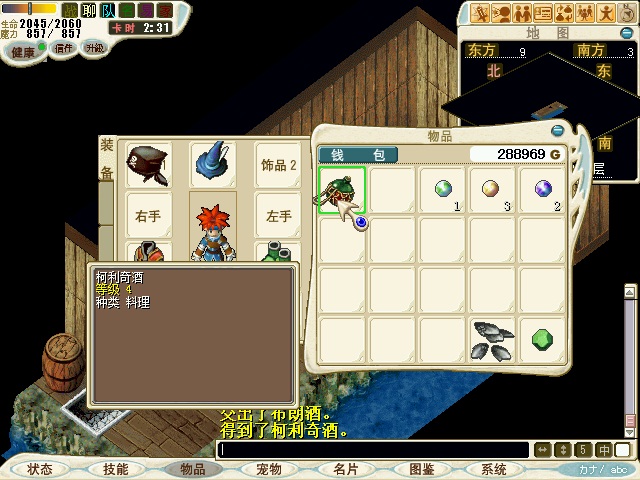Select the grey shells item slot
This screenshot has width=640, height=480.
click(492, 338)
